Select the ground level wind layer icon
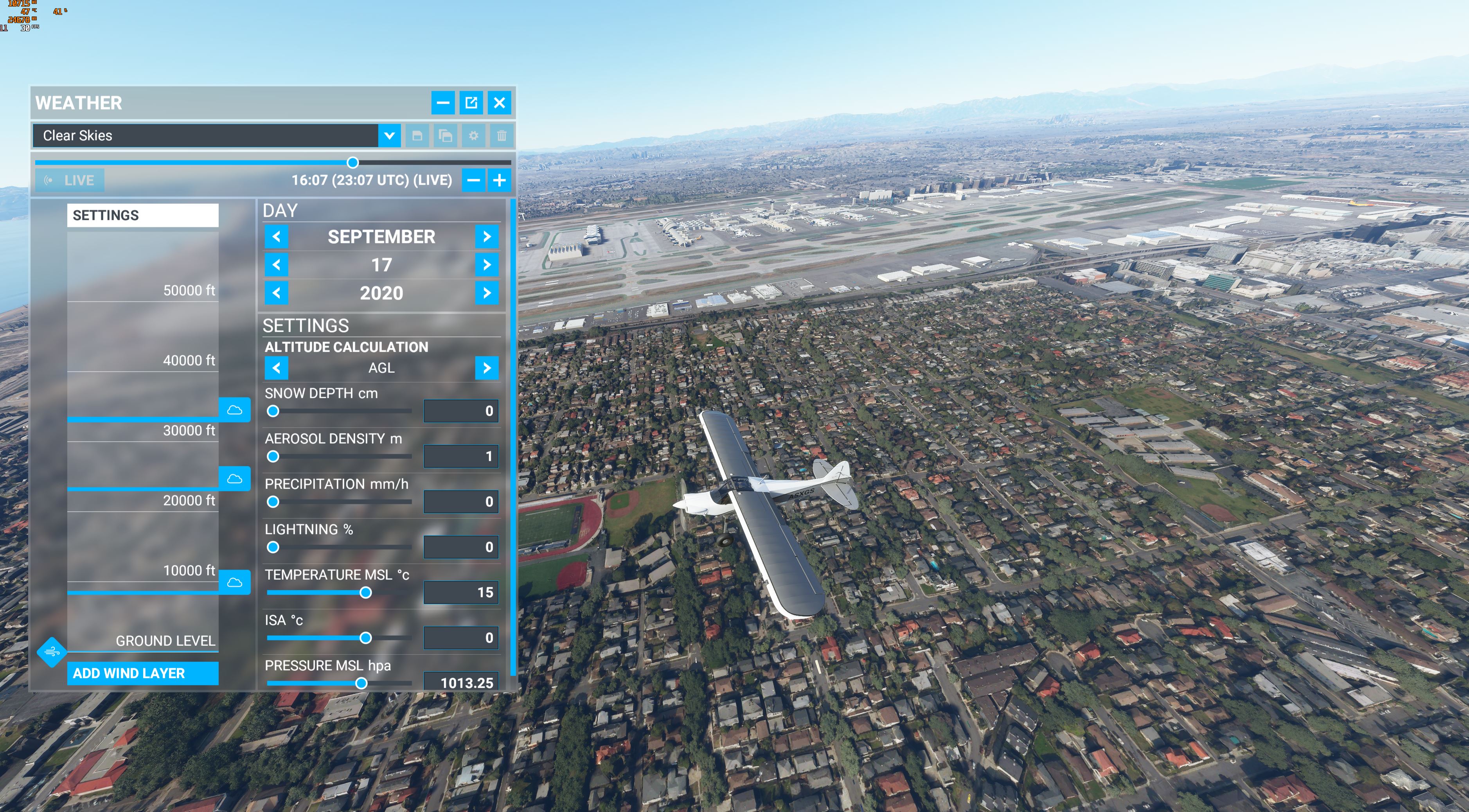 52,652
